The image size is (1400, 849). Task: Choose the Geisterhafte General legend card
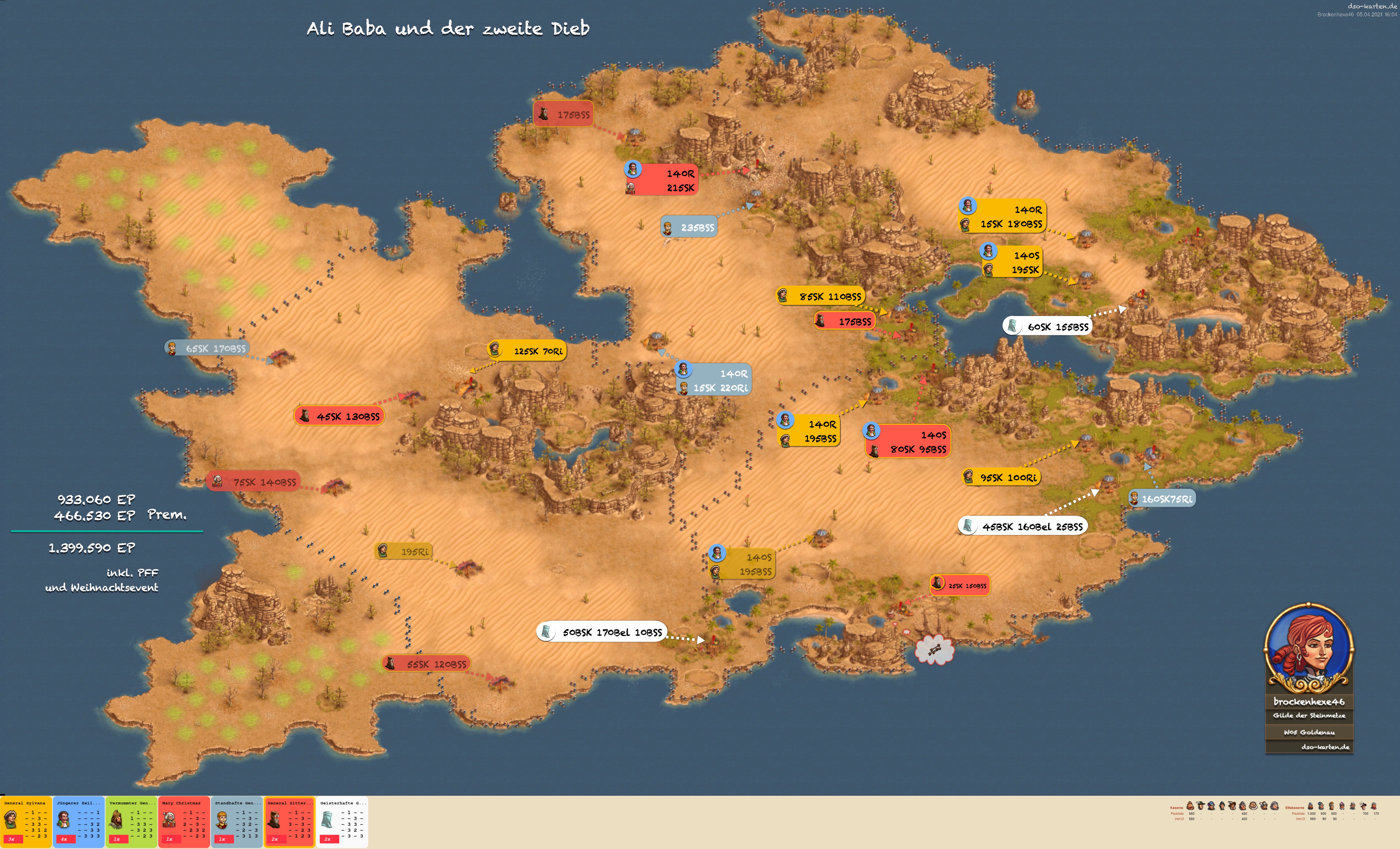pos(342,822)
